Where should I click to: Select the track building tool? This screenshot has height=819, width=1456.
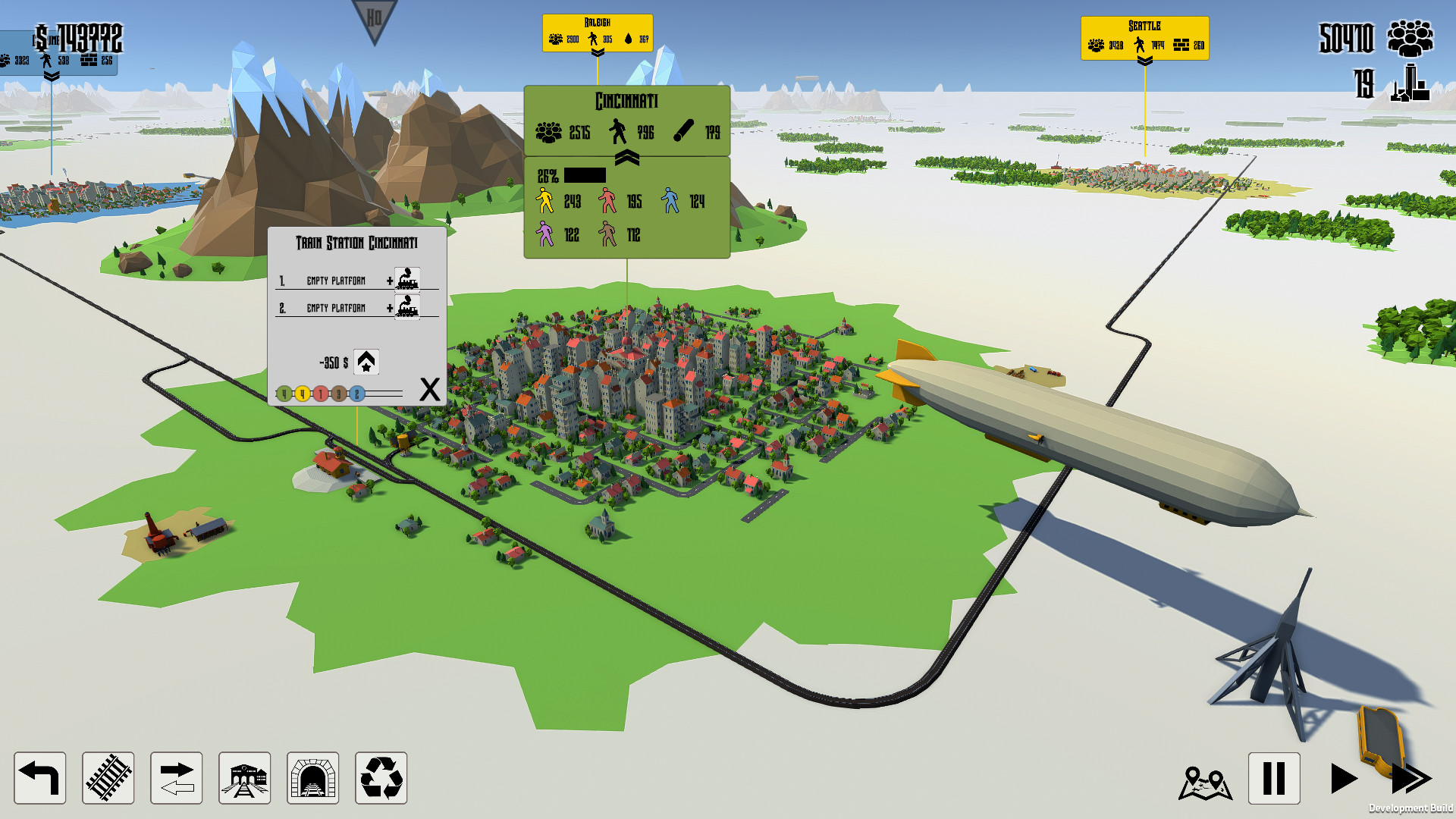tap(107, 779)
